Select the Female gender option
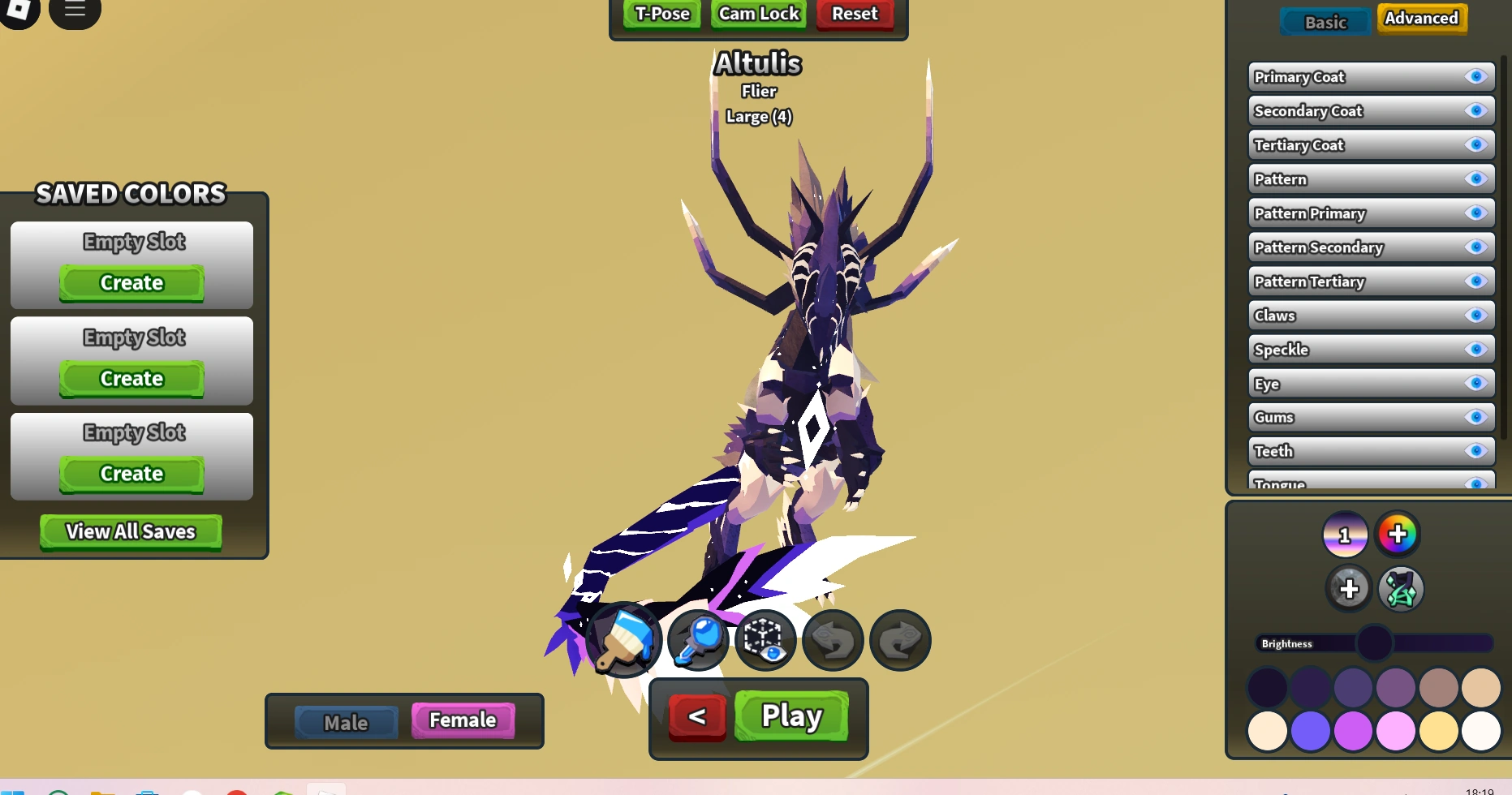1512x795 pixels. tap(462, 720)
